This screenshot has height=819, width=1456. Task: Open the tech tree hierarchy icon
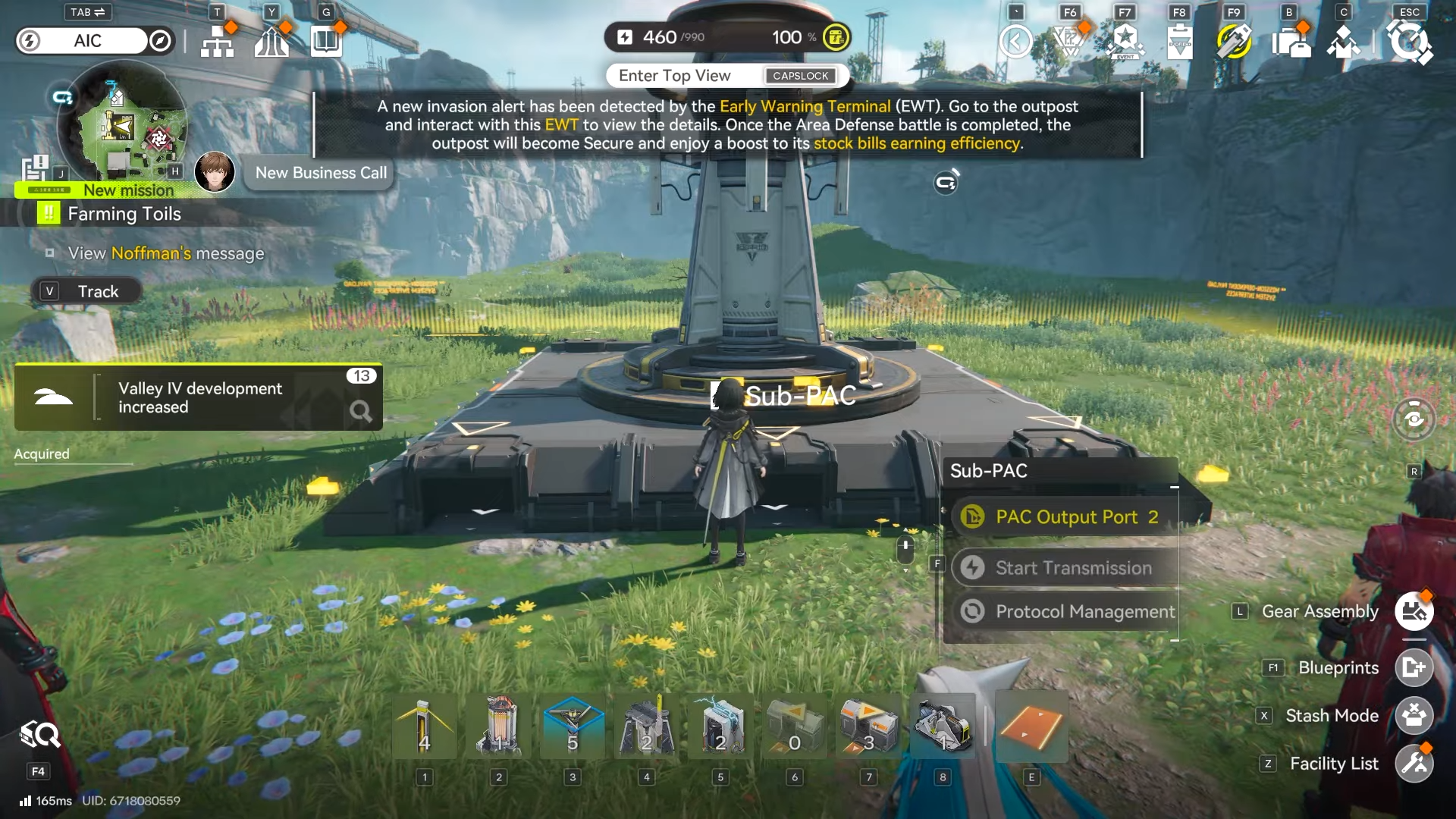[218, 41]
